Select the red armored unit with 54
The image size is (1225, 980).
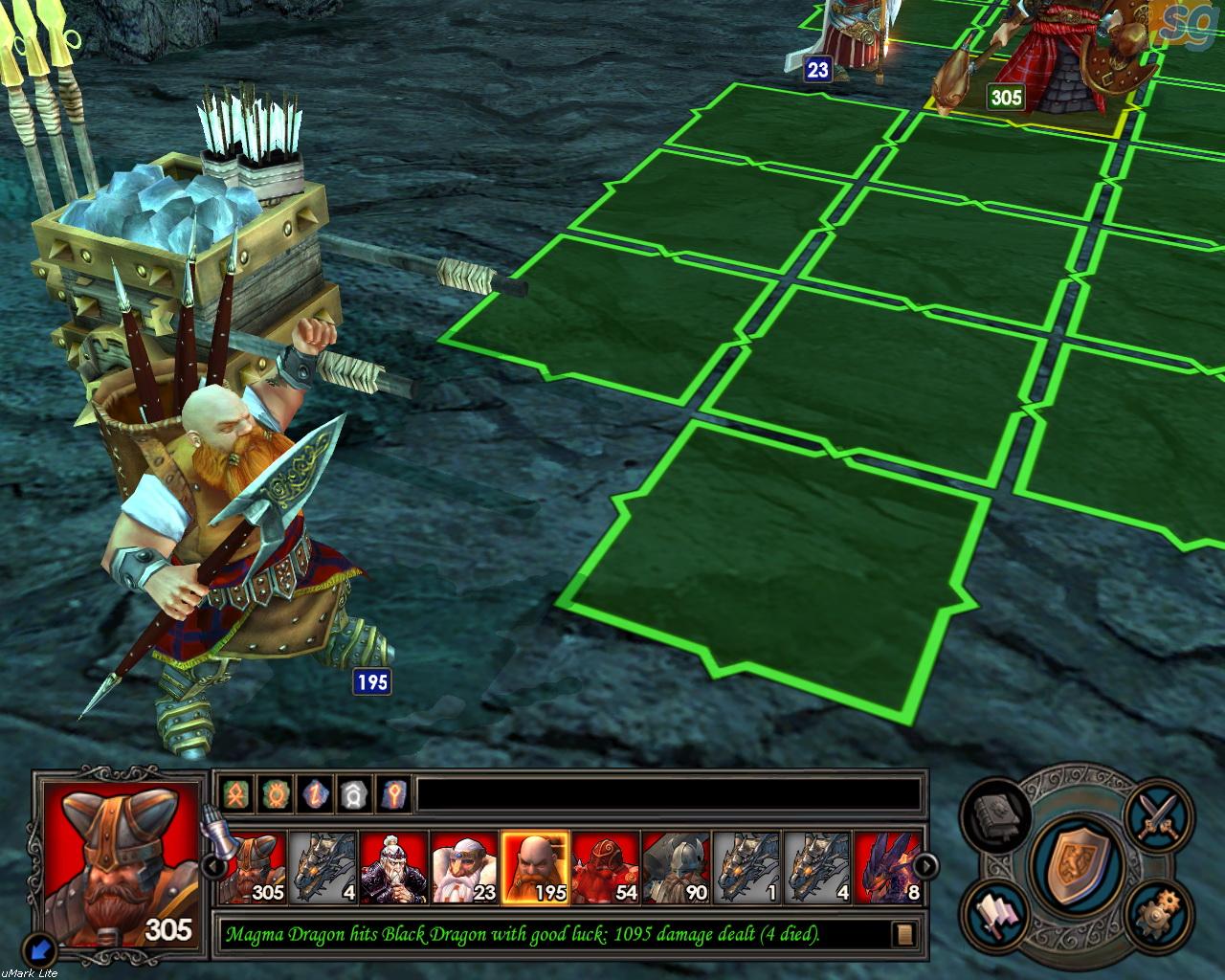pos(606,867)
